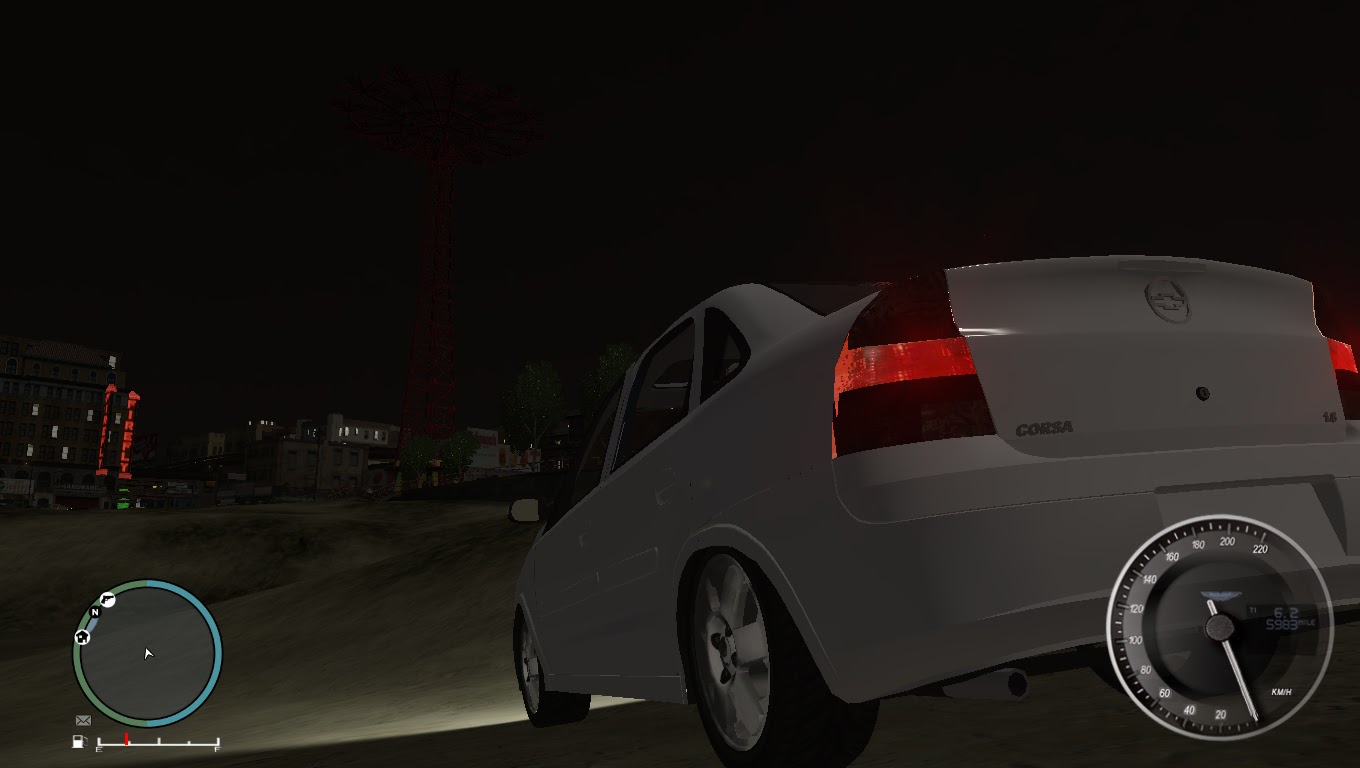Click the KM/H label on the speedometer

tap(1281, 693)
